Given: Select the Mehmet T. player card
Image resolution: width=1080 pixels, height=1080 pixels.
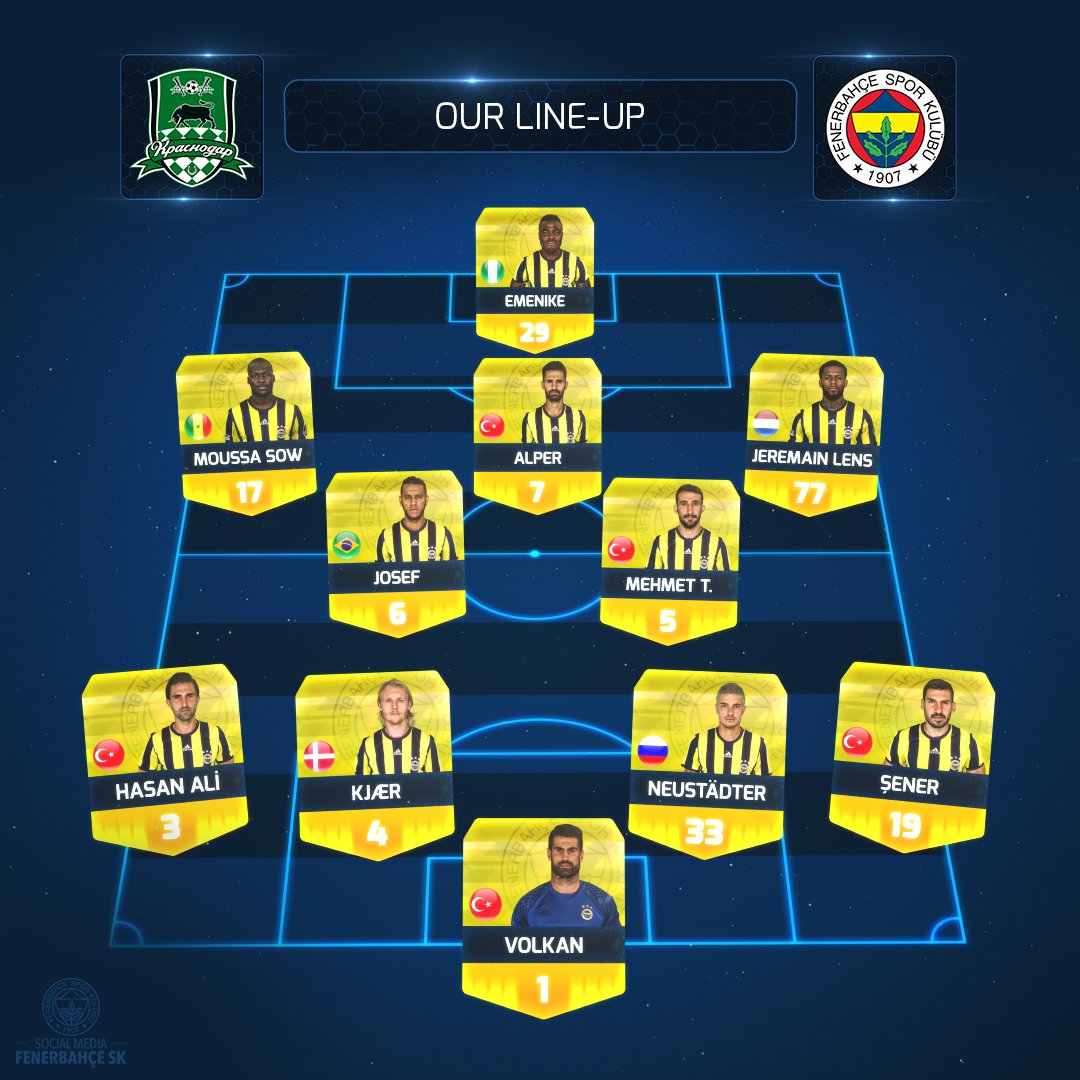Looking at the screenshot, I should [x=670, y=558].
